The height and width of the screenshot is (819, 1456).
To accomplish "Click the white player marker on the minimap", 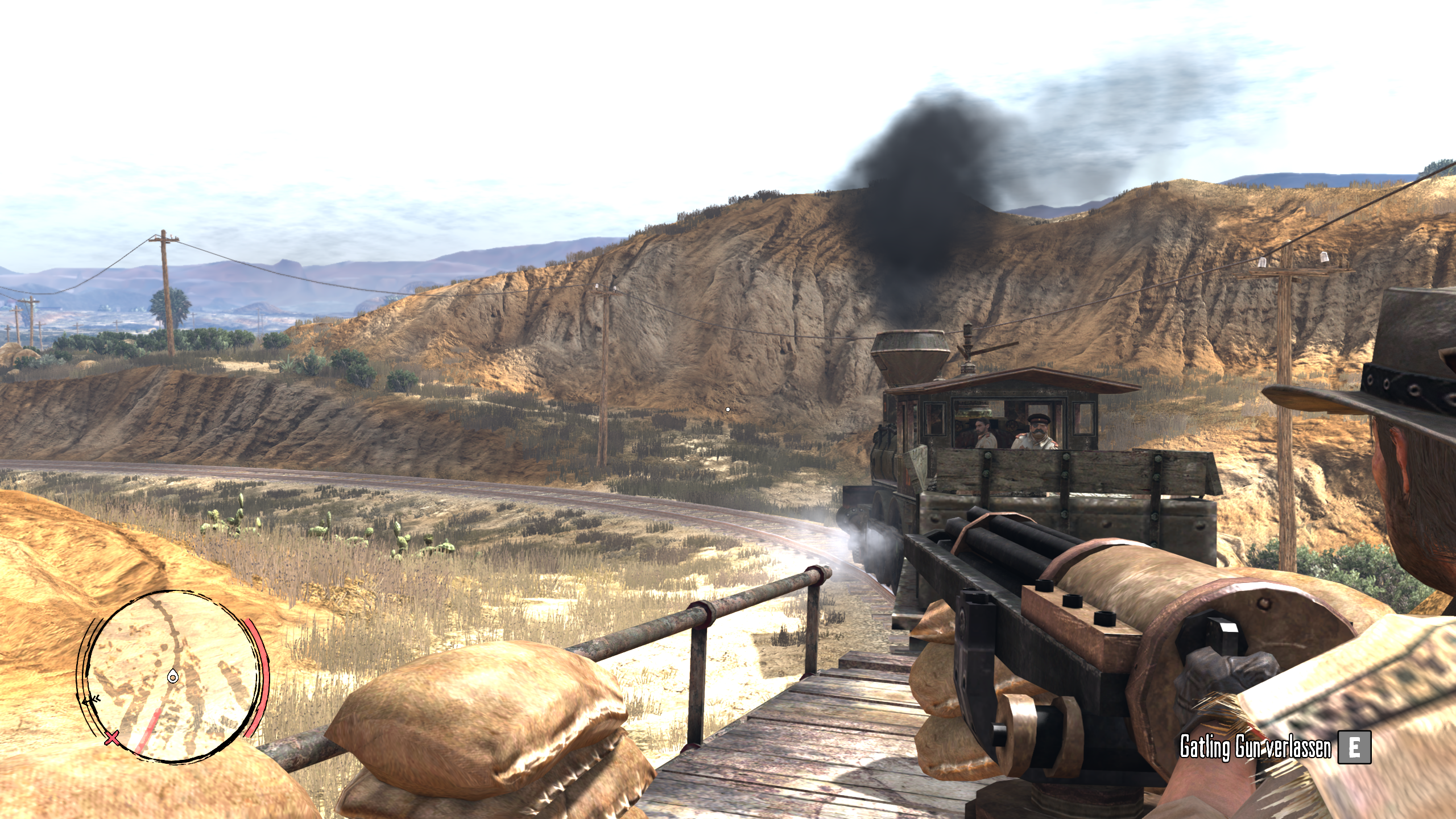I will 172,677.
